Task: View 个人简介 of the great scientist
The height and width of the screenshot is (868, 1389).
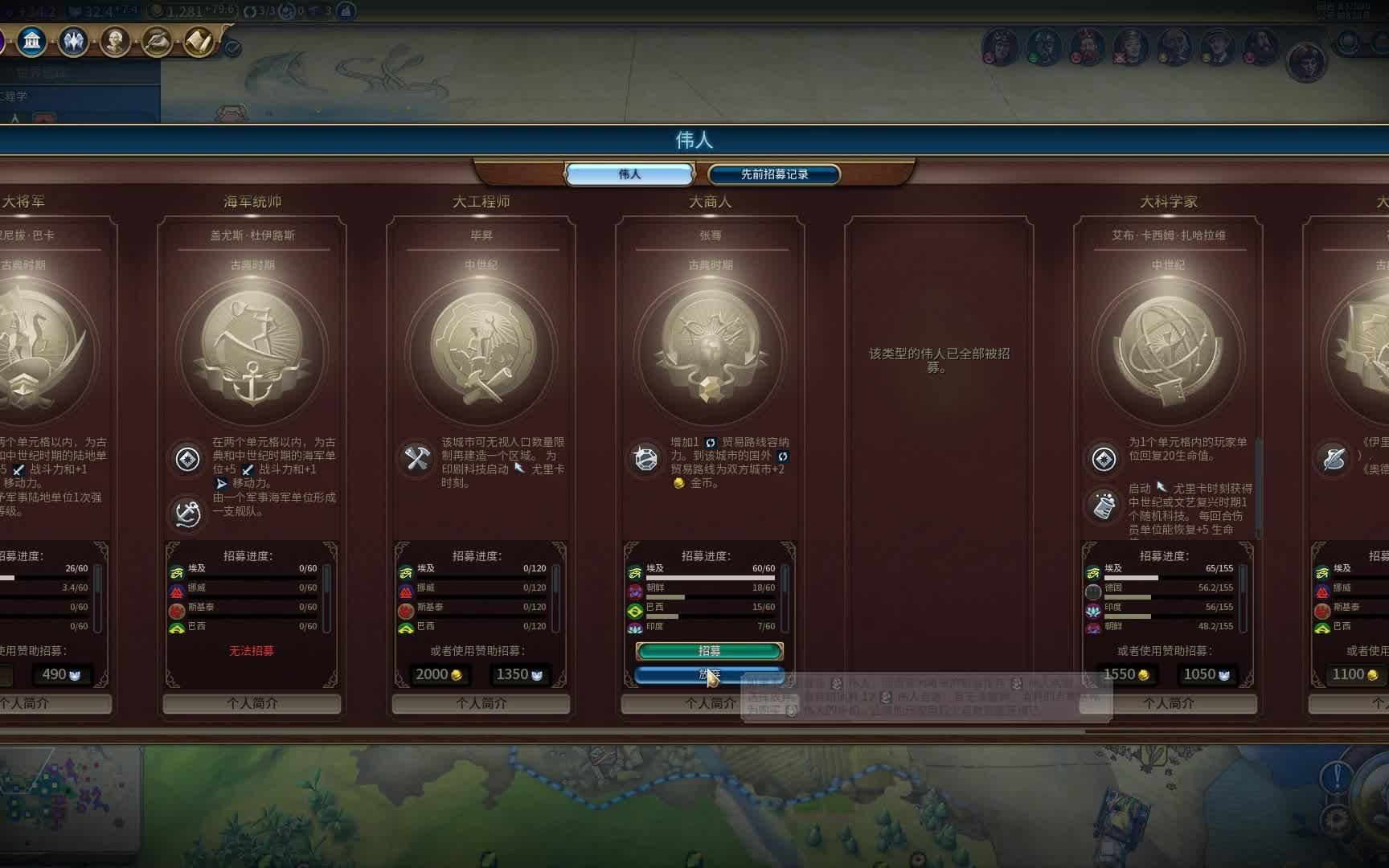Action: 1168,703
